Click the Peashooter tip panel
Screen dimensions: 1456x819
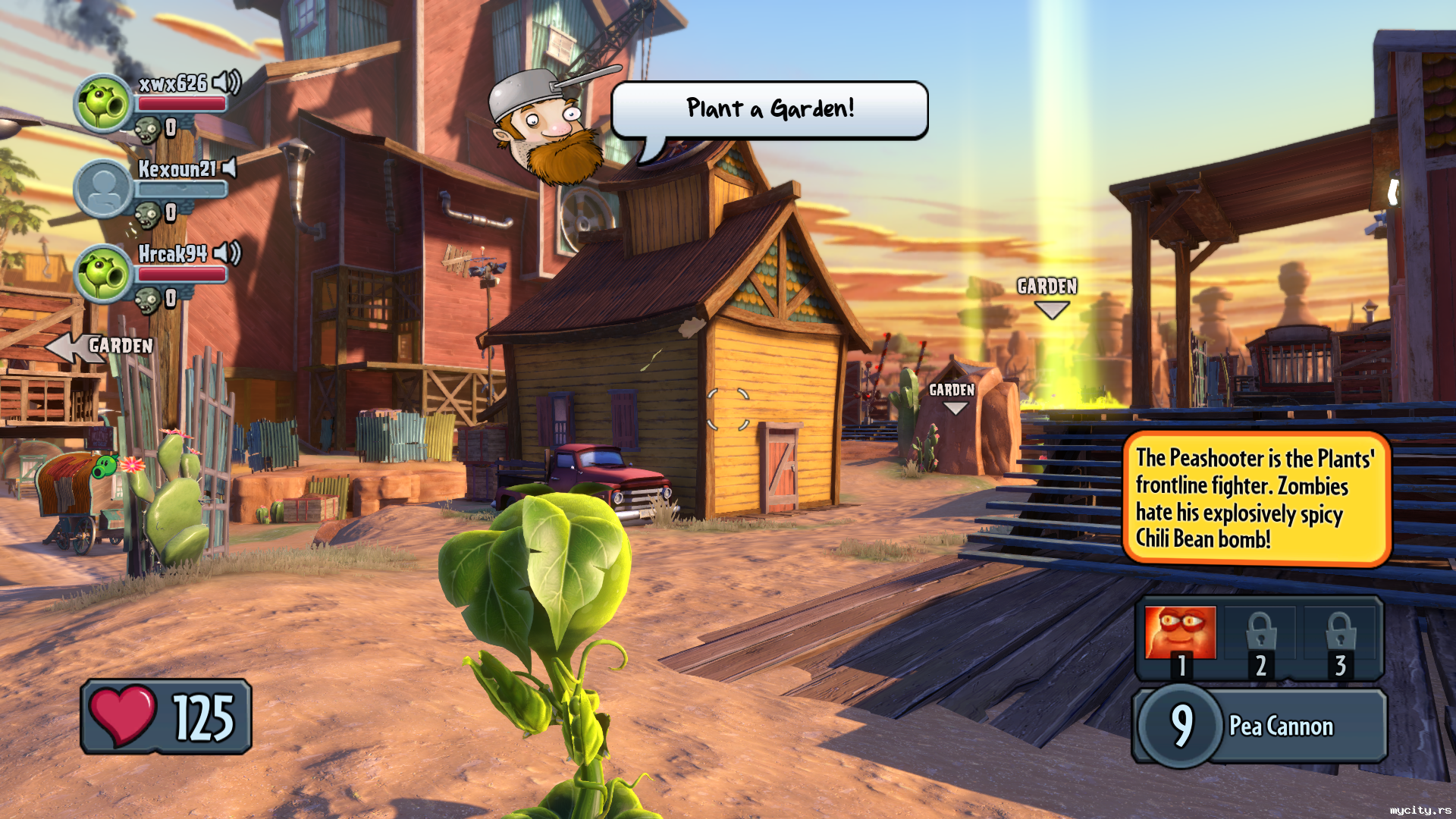[1256, 498]
